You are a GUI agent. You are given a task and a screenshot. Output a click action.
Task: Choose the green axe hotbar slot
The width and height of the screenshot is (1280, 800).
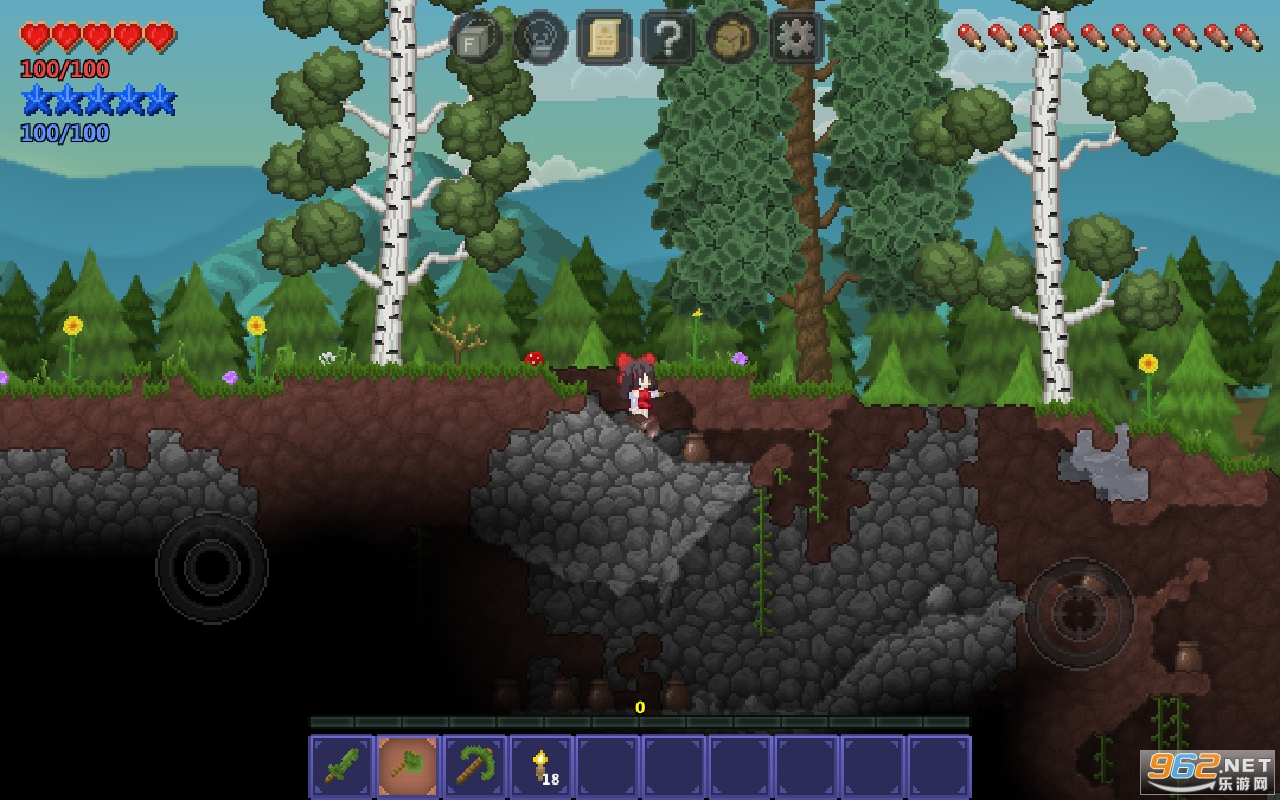tap(408, 767)
